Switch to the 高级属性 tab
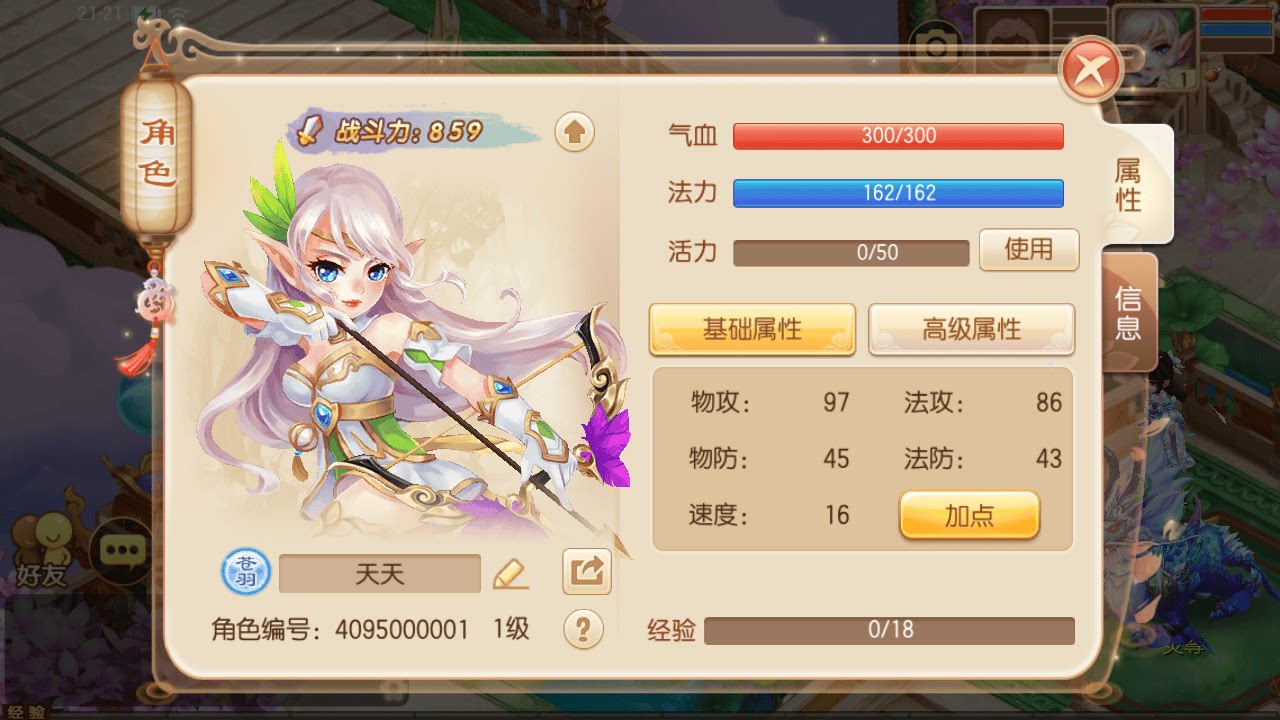This screenshot has height=720, width=1280. click(x=971, y=330)
